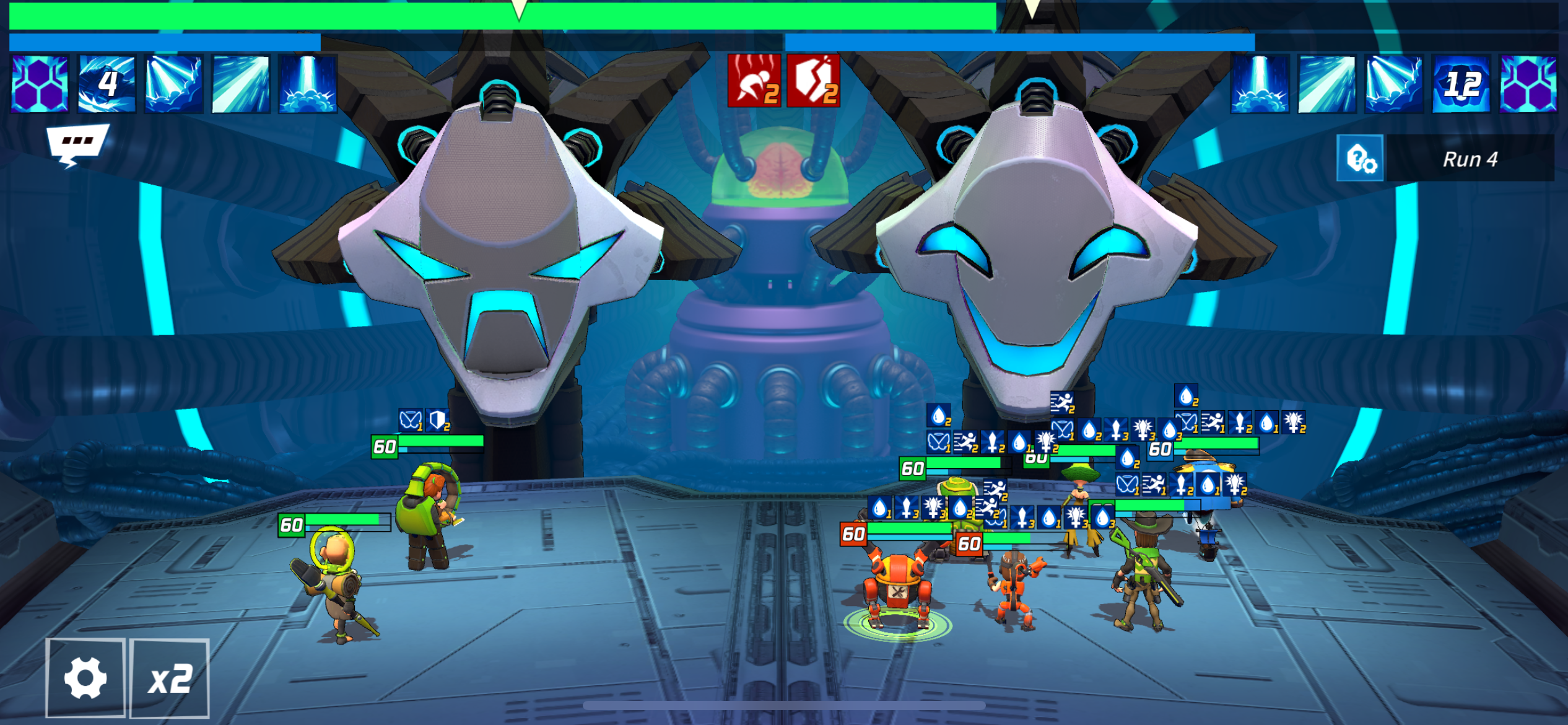Open the settings gear menu
Image resolution: width=1568 pixels, height=725 pixels.
[x=85, y=678]
